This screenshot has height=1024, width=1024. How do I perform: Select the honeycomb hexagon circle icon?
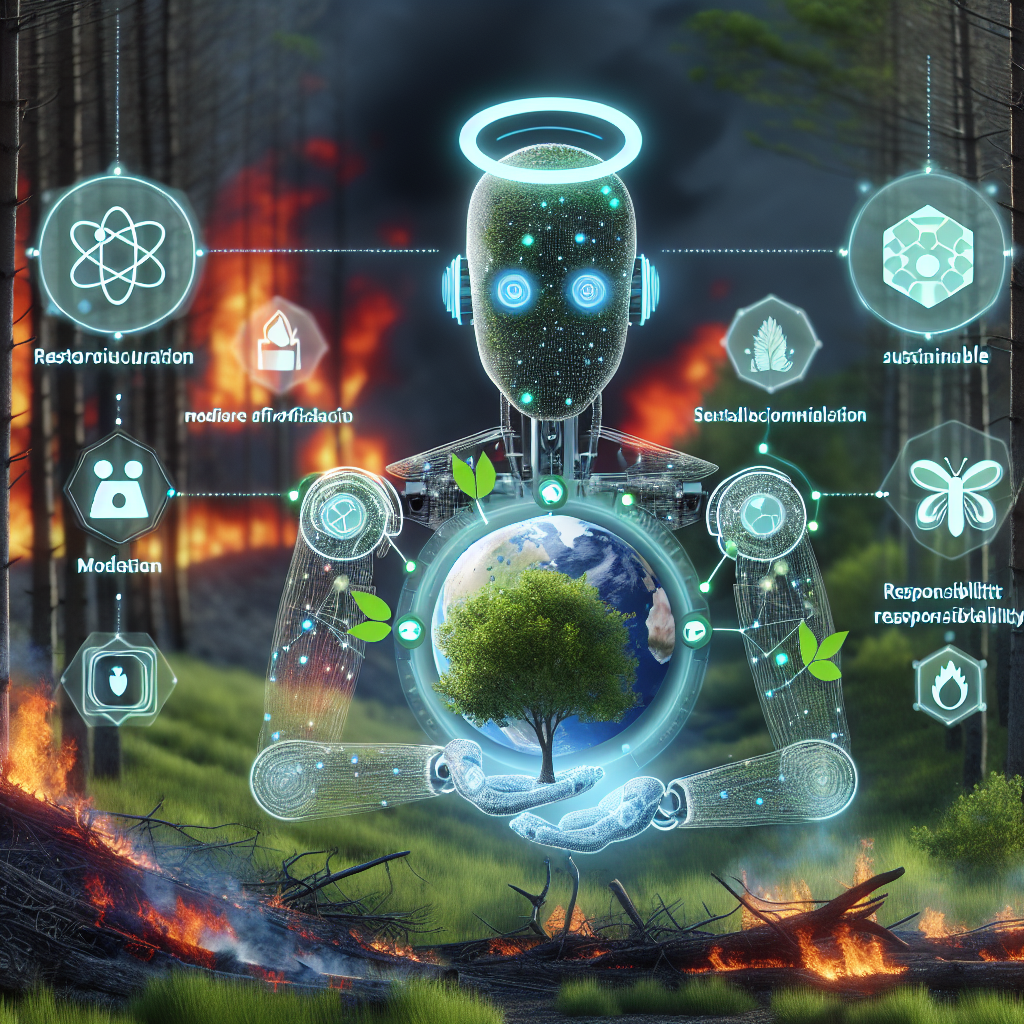[x=924, y=247]
